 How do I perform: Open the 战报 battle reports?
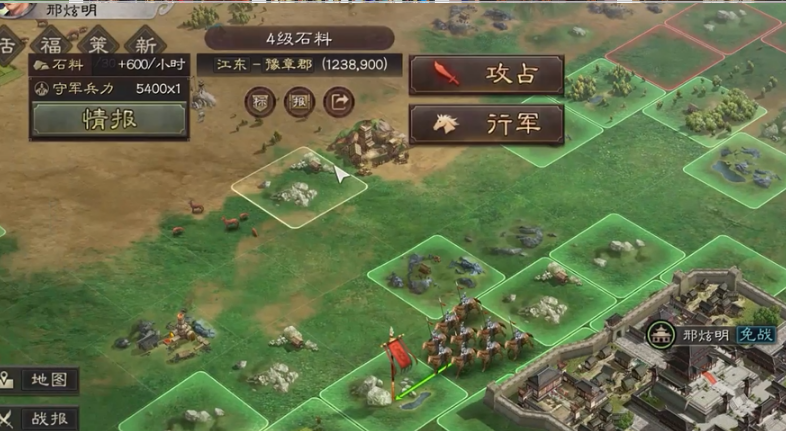point(40,418)
